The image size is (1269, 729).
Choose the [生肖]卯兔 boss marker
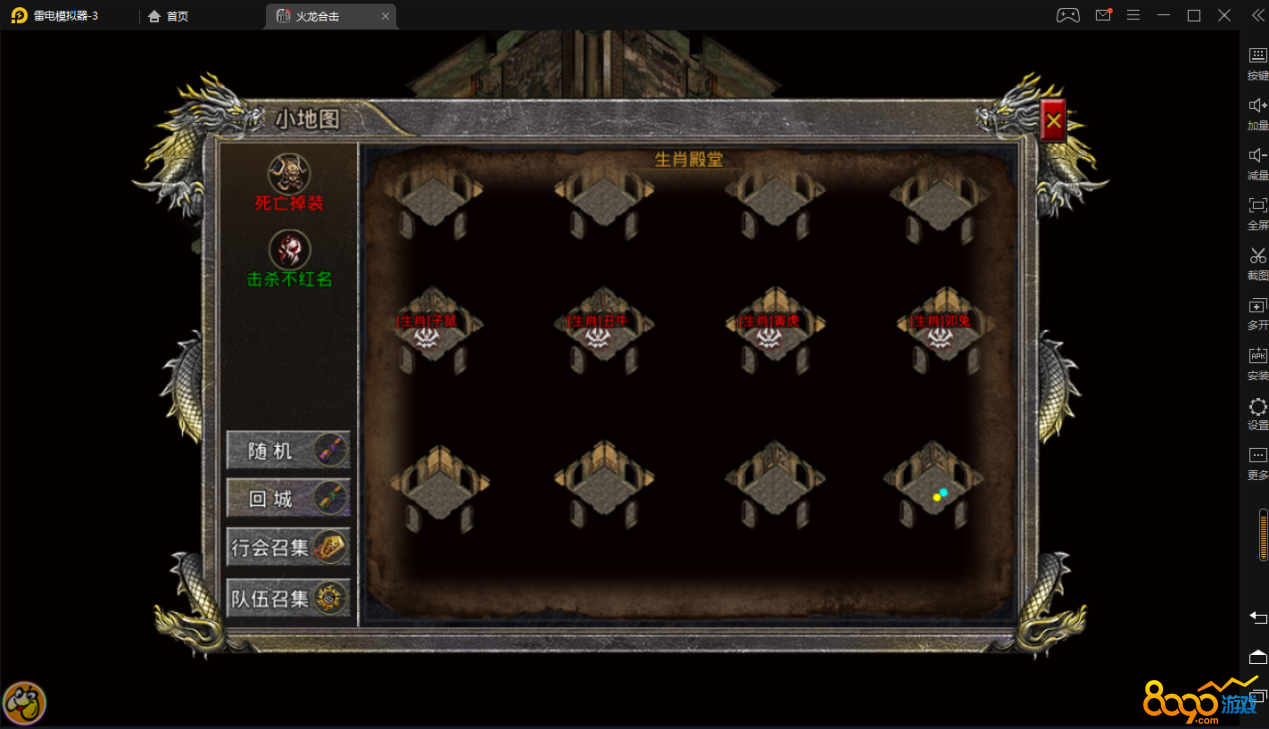[940, 334]
